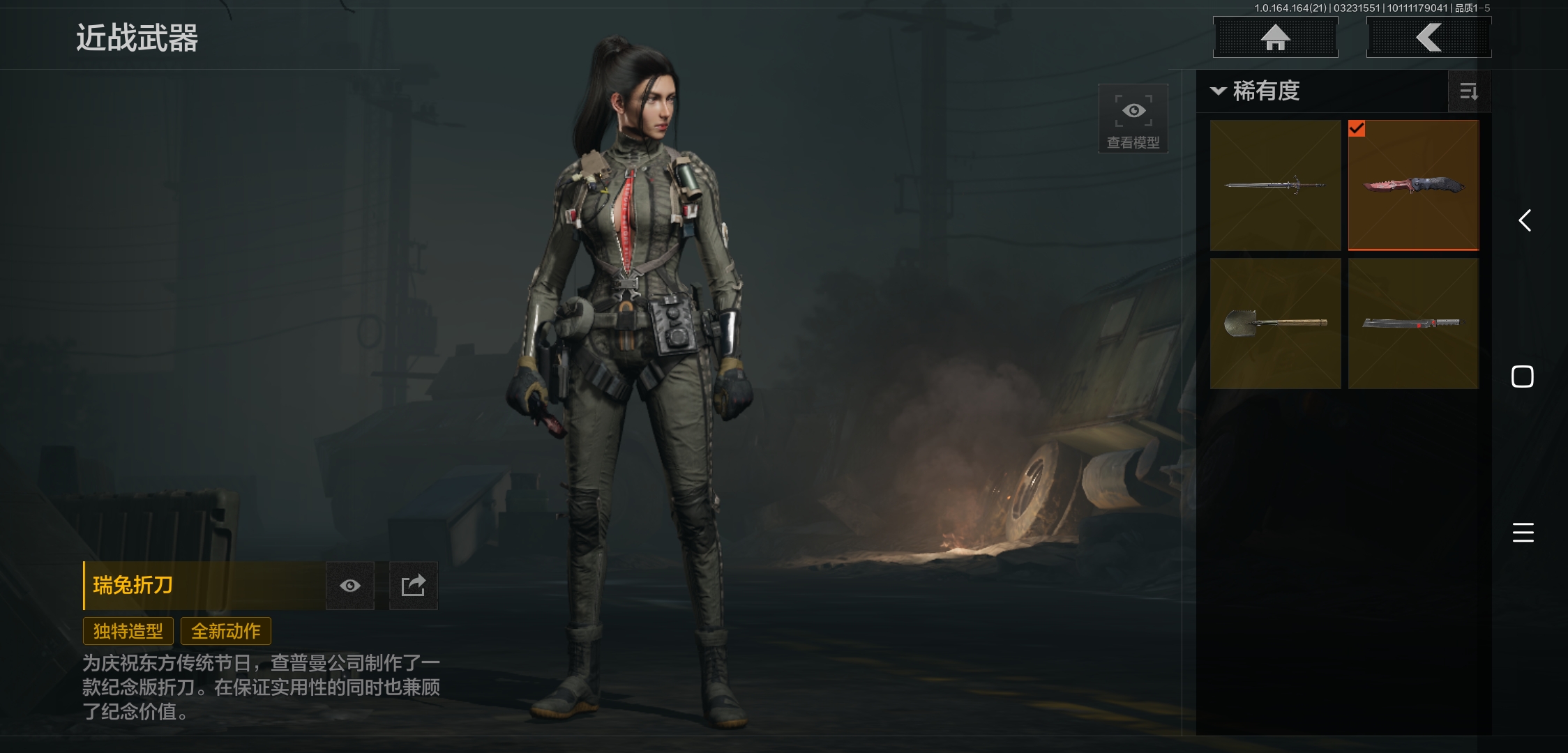The image size is (1568, 753).
Task: Select the red folding knife slot
Action: (x=1413, y=185)
